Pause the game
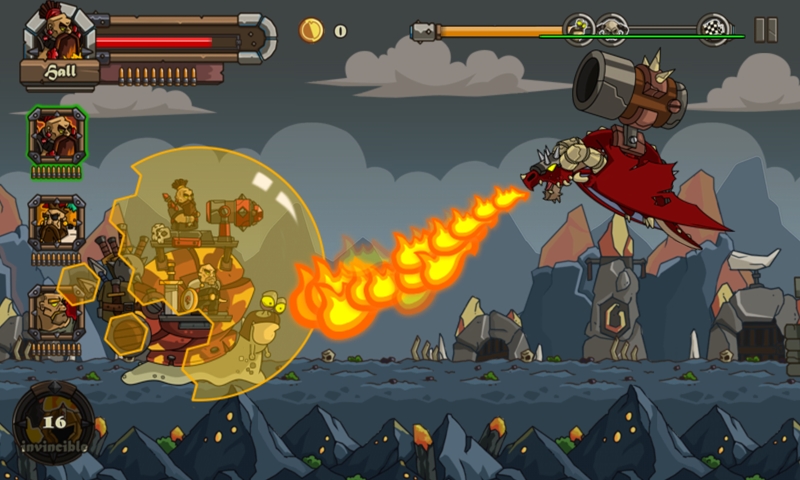 coord(766,30)
